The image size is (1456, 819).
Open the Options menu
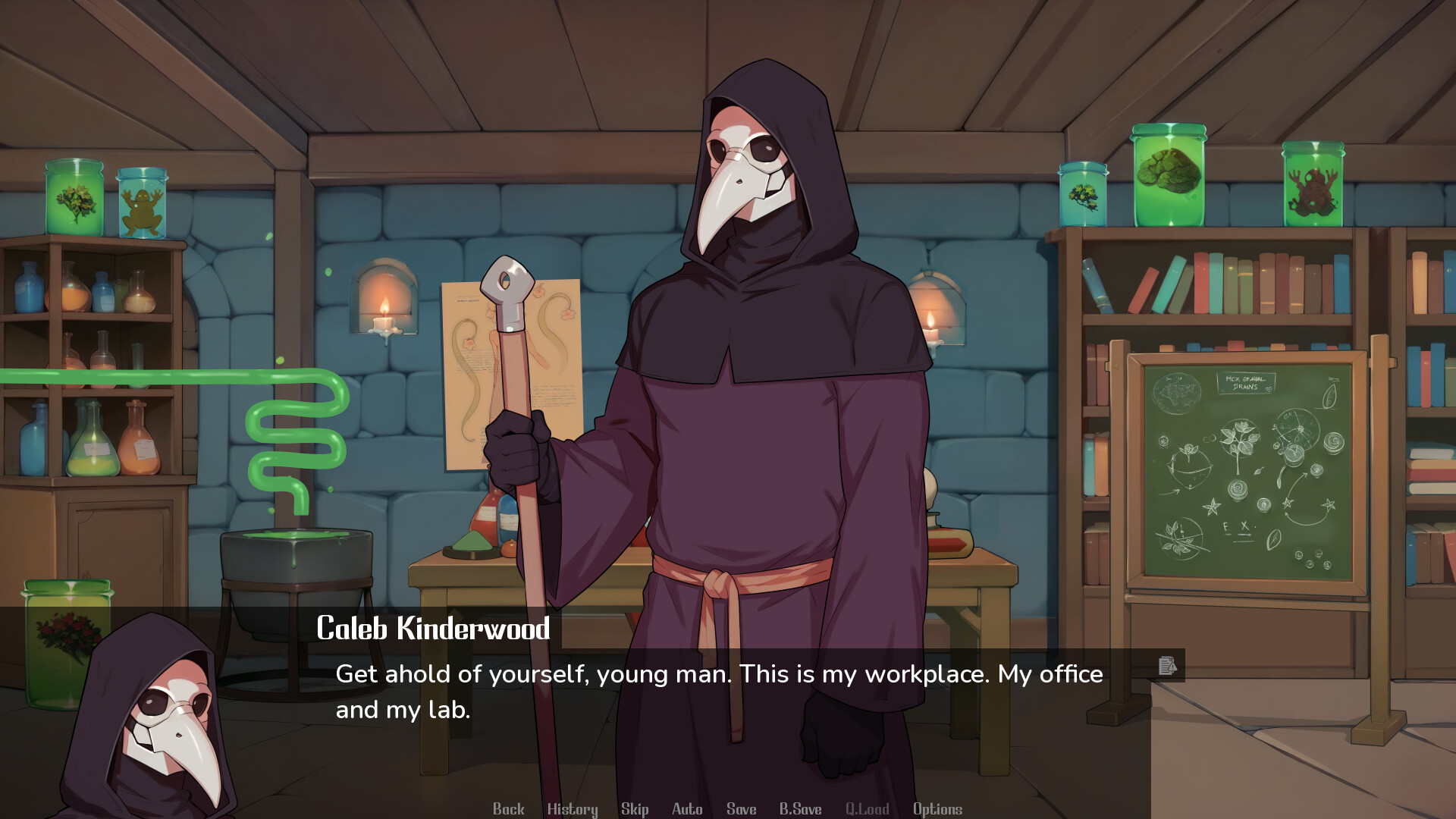(x=937, y=808)
